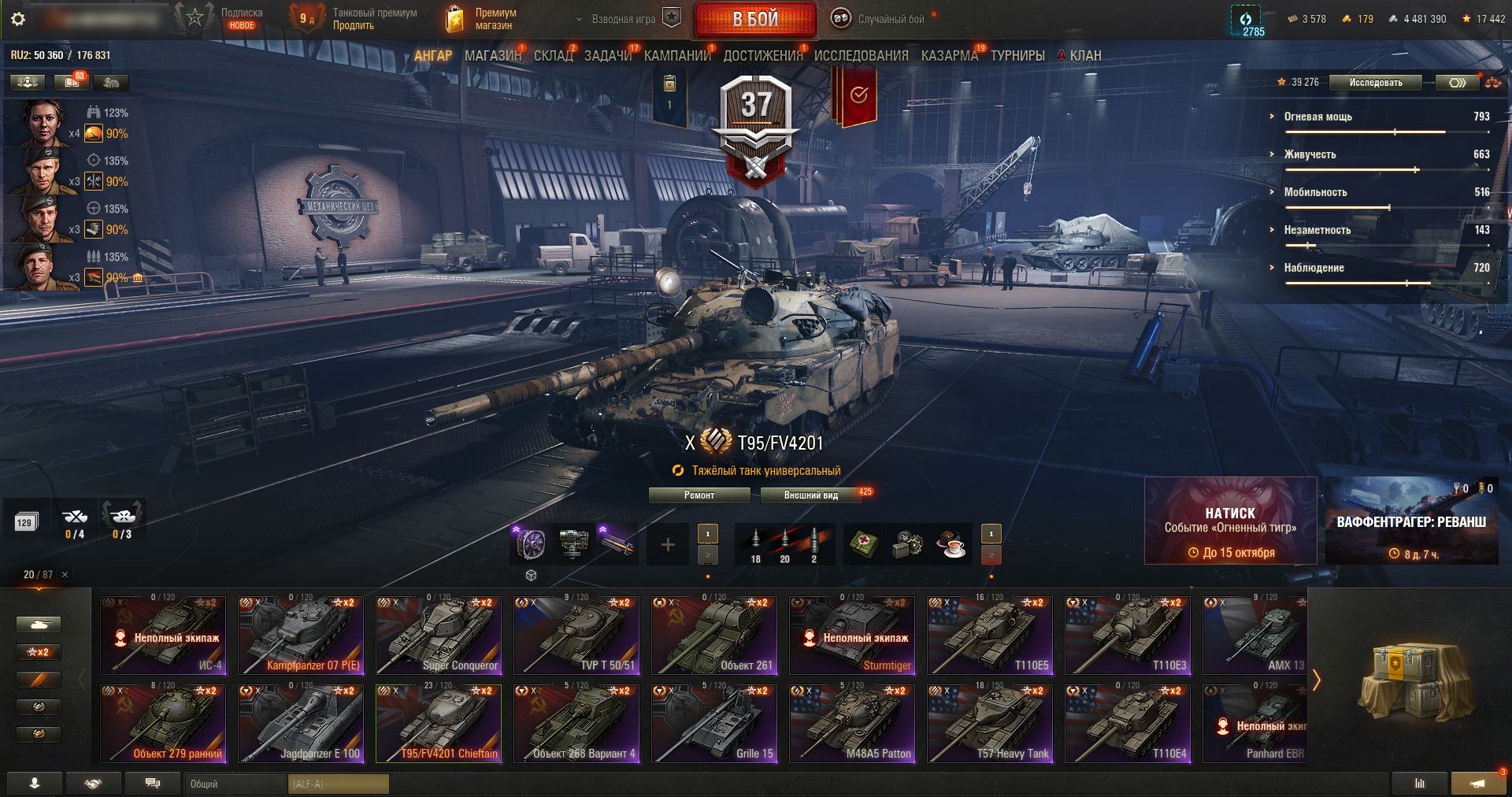
Task: Open the МАГАЗИН shop tab
Action: coord(492,56)
